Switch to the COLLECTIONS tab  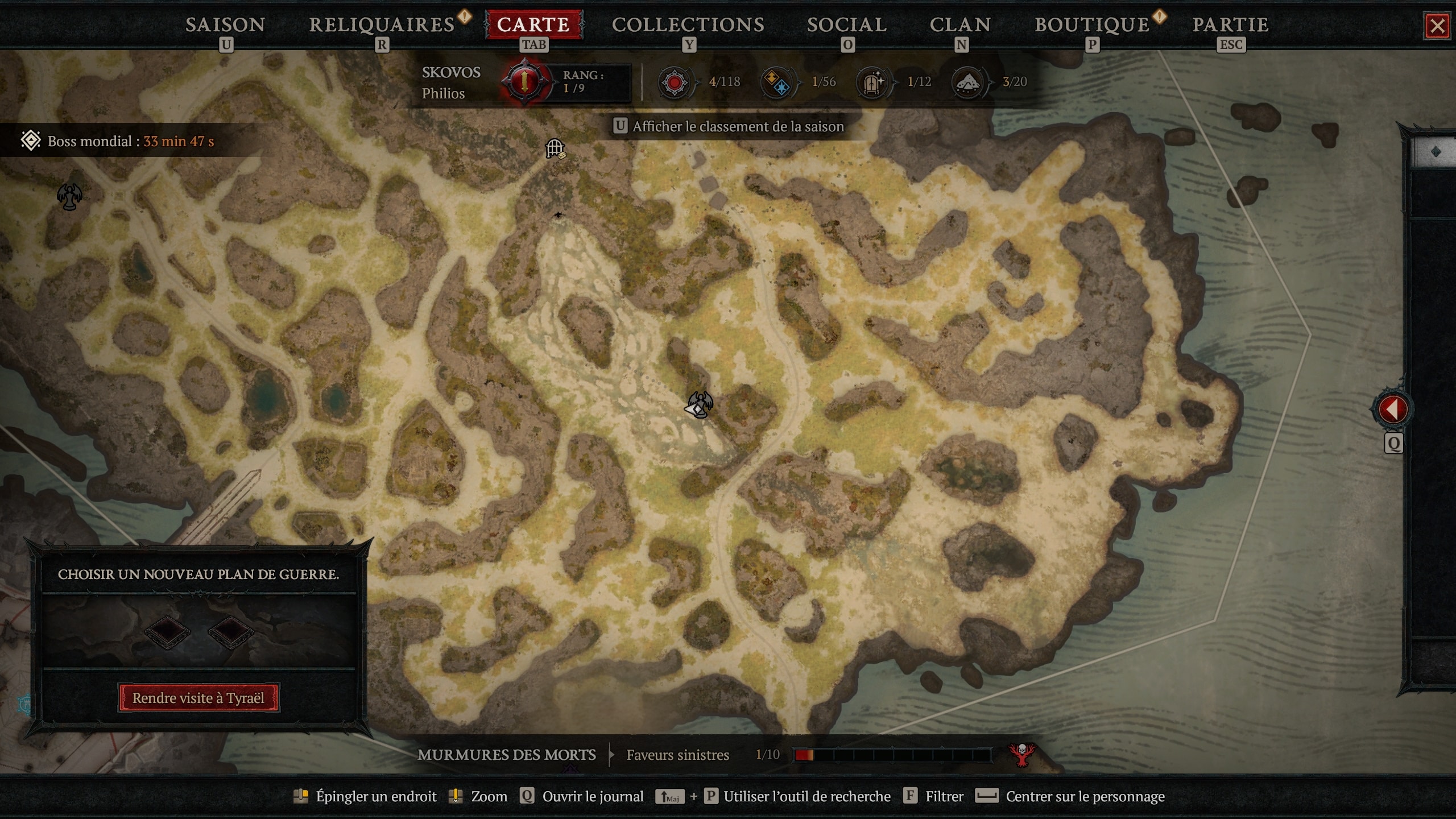pyautogui.click(x=689, y=24)
